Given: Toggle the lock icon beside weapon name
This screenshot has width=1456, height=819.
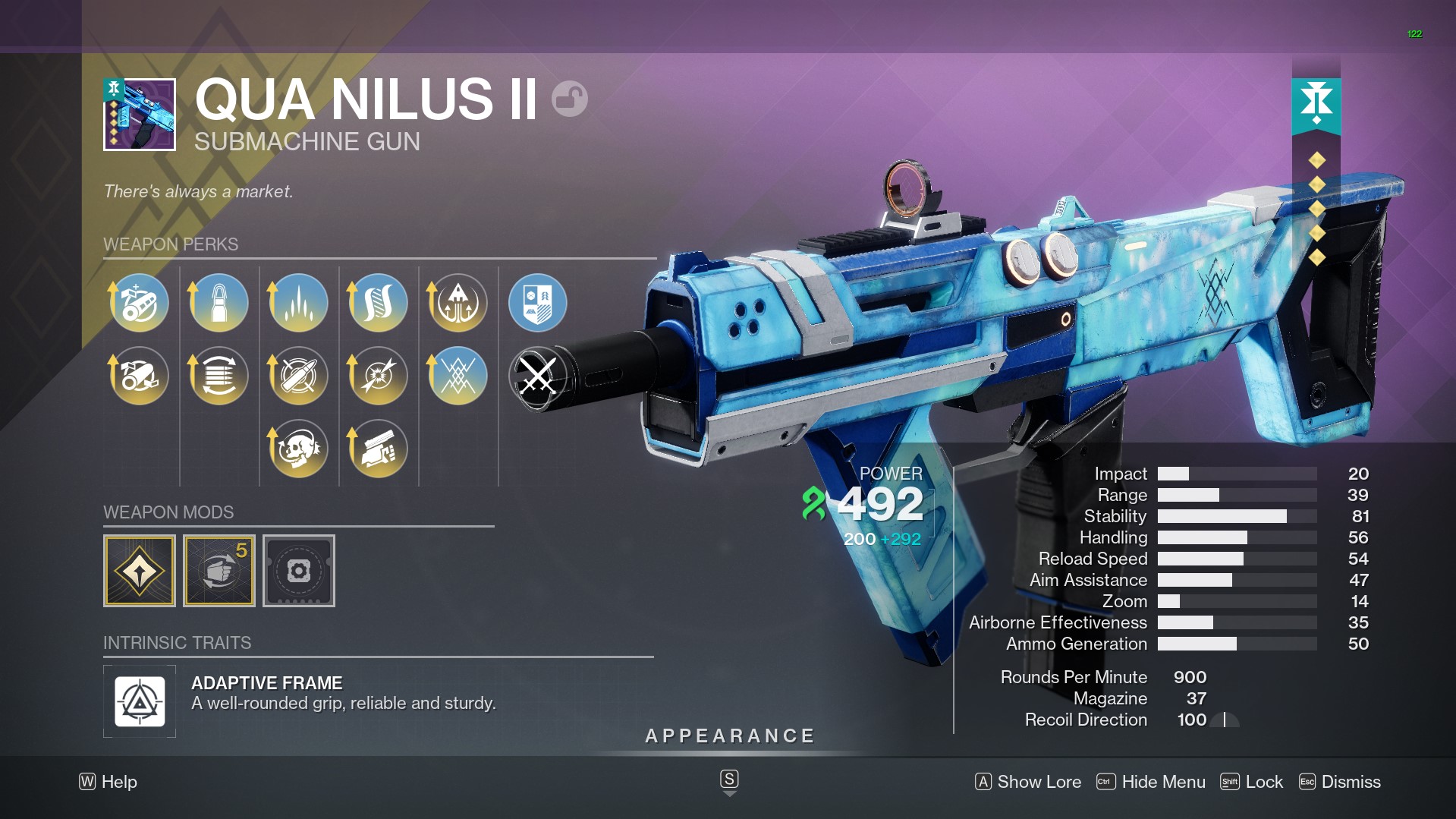Looking at the screenshot, I should (x=569, y=99).
